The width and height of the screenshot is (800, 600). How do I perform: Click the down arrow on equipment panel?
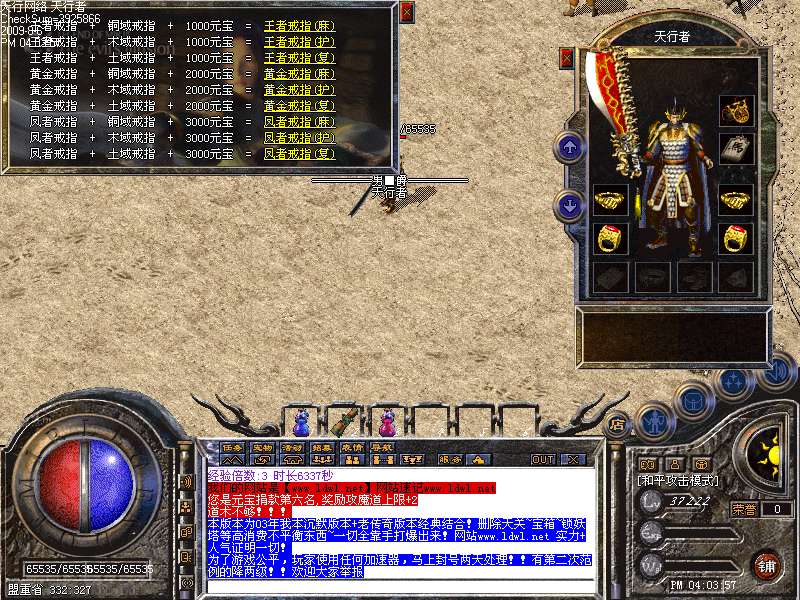570,206
